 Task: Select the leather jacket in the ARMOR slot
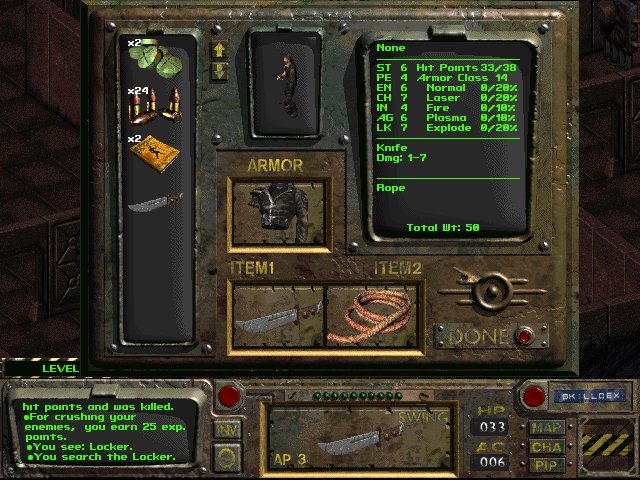[279, 215]
